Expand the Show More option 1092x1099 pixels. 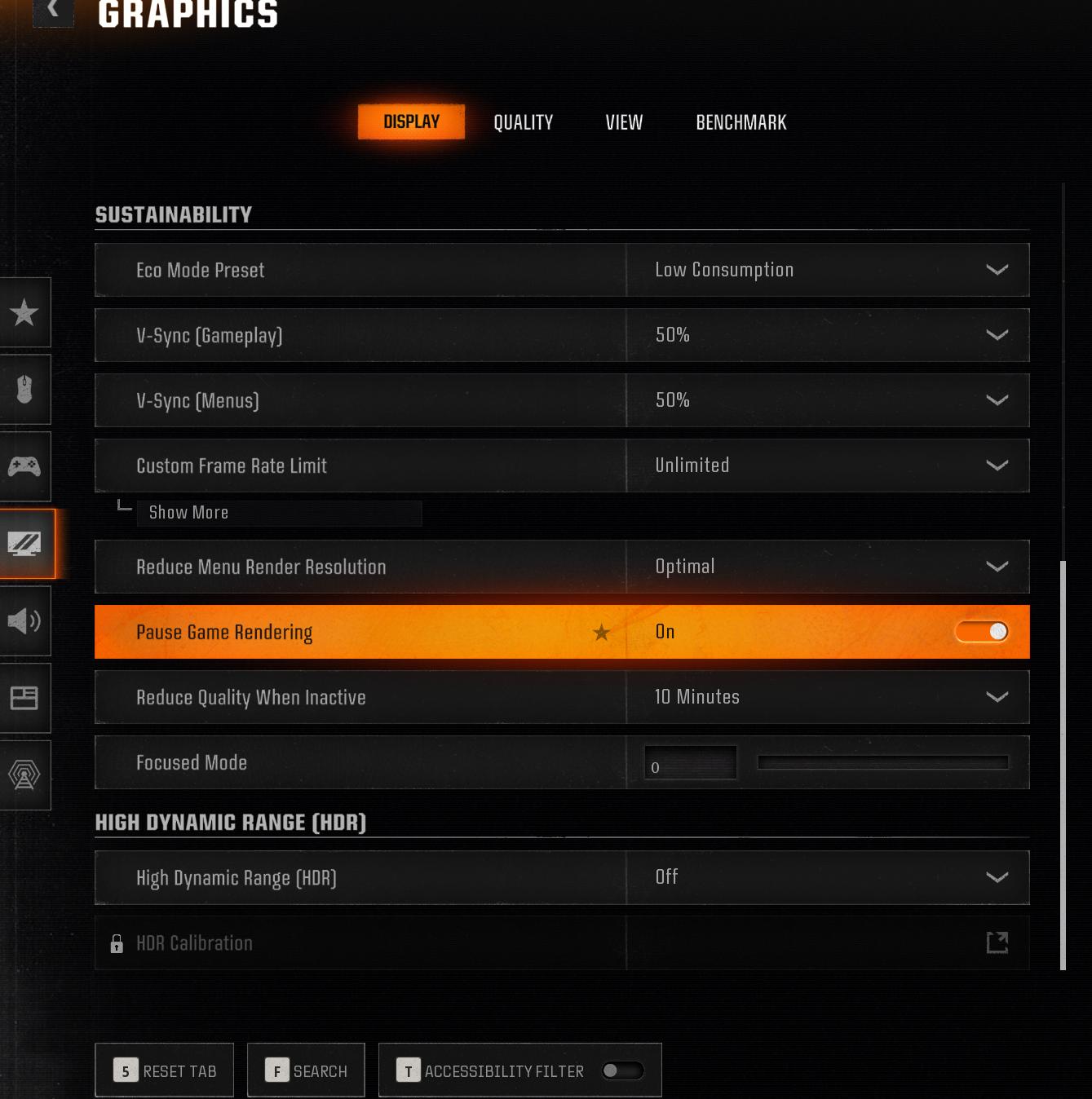point(189,513)
